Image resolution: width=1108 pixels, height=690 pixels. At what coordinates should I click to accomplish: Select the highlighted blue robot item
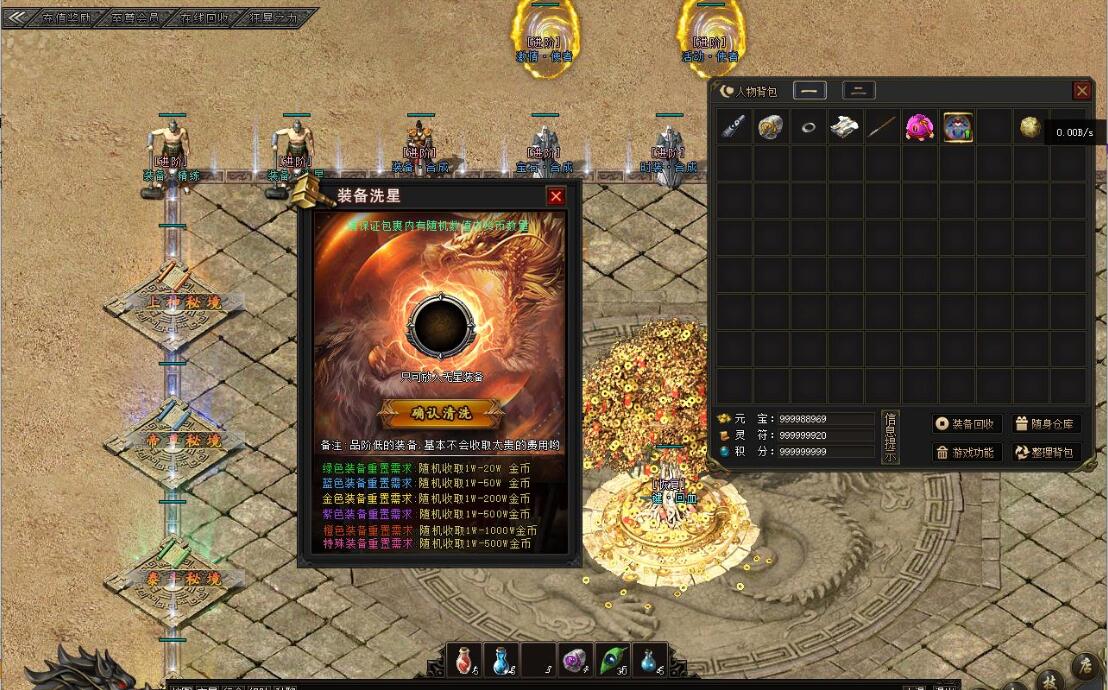click(x=957, y=127)
